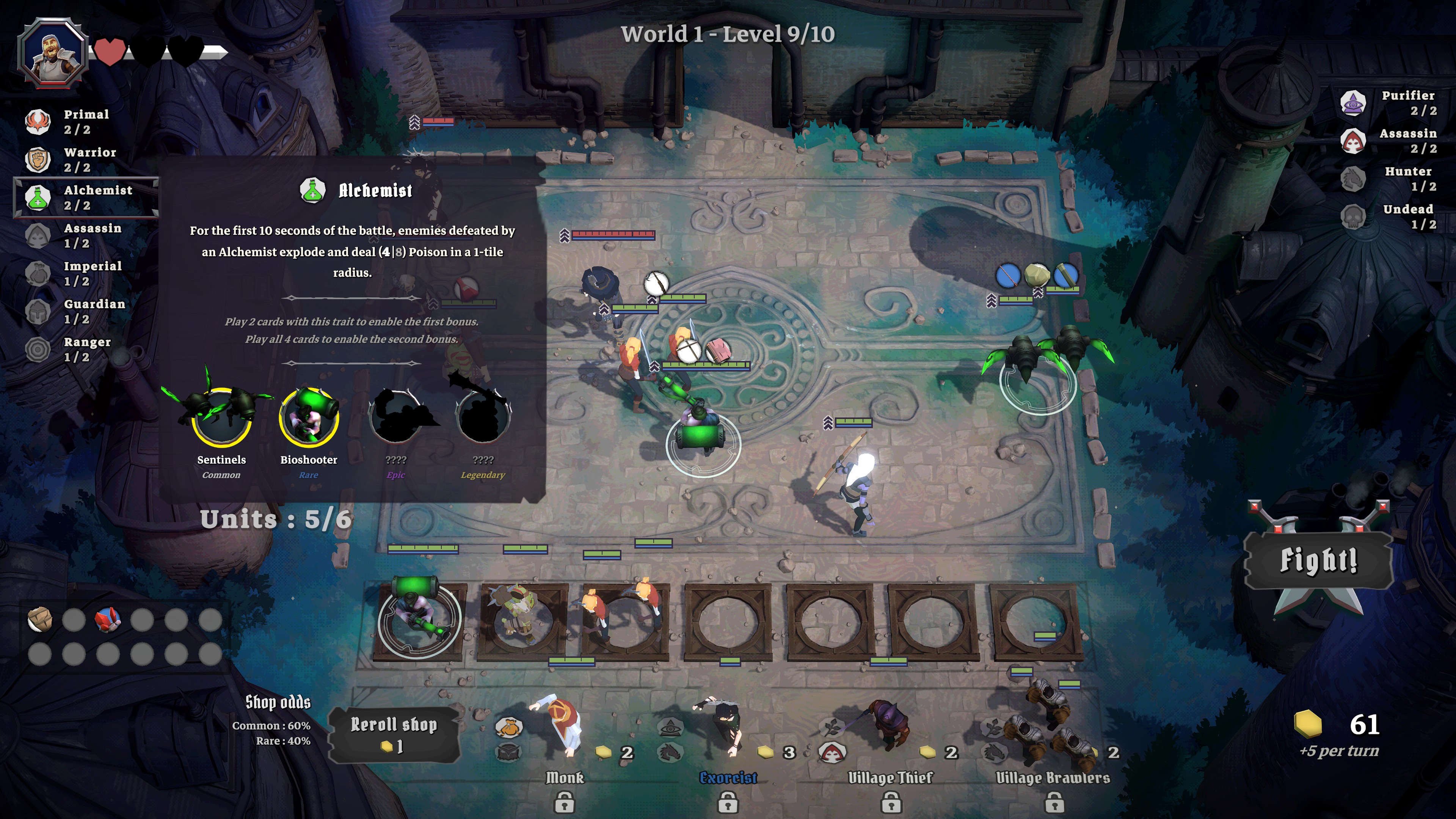Select the Sentinels card in Alchemist panel

click(221, 416)
